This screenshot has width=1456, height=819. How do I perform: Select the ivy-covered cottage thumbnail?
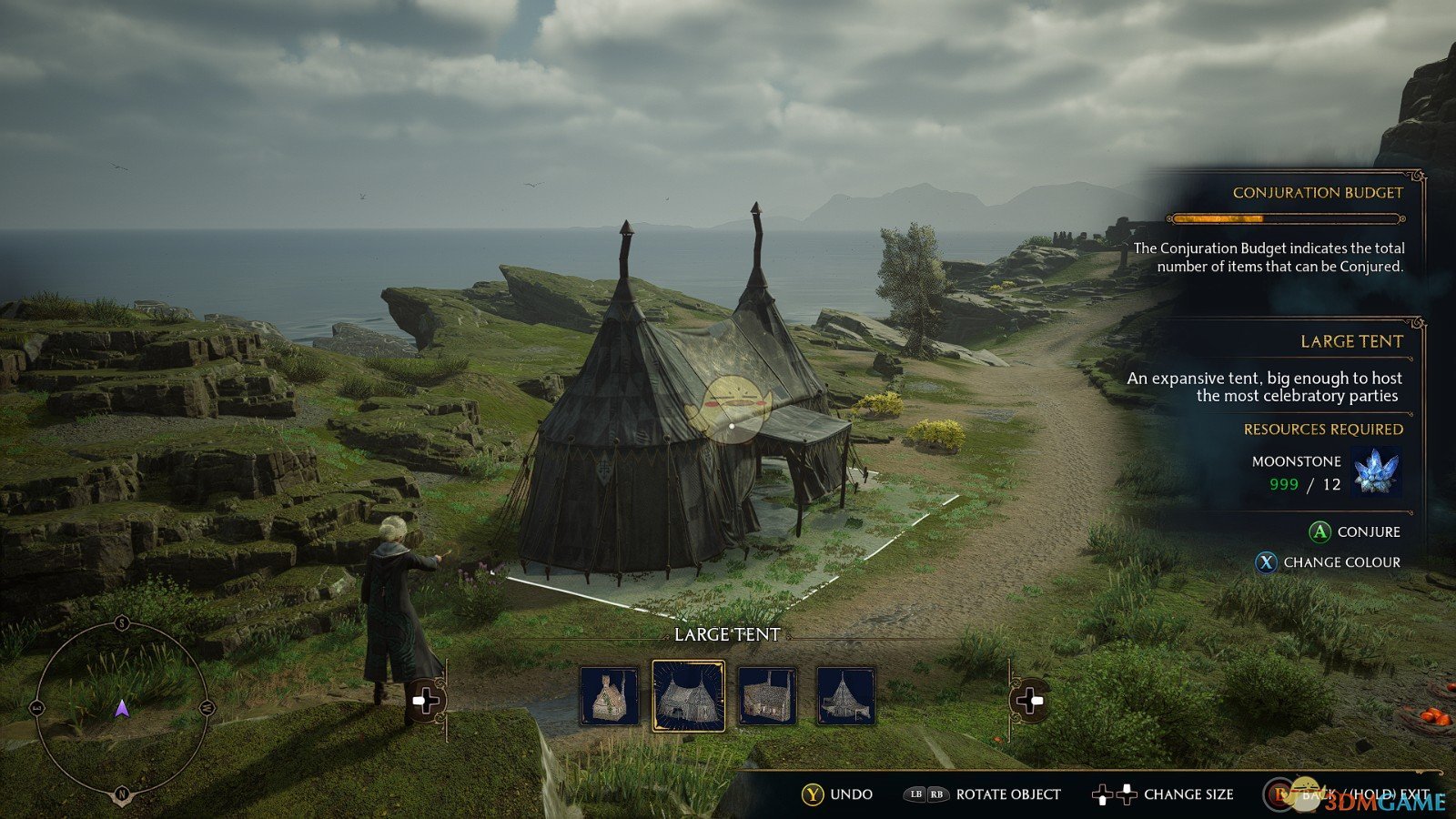click(609, 697)
